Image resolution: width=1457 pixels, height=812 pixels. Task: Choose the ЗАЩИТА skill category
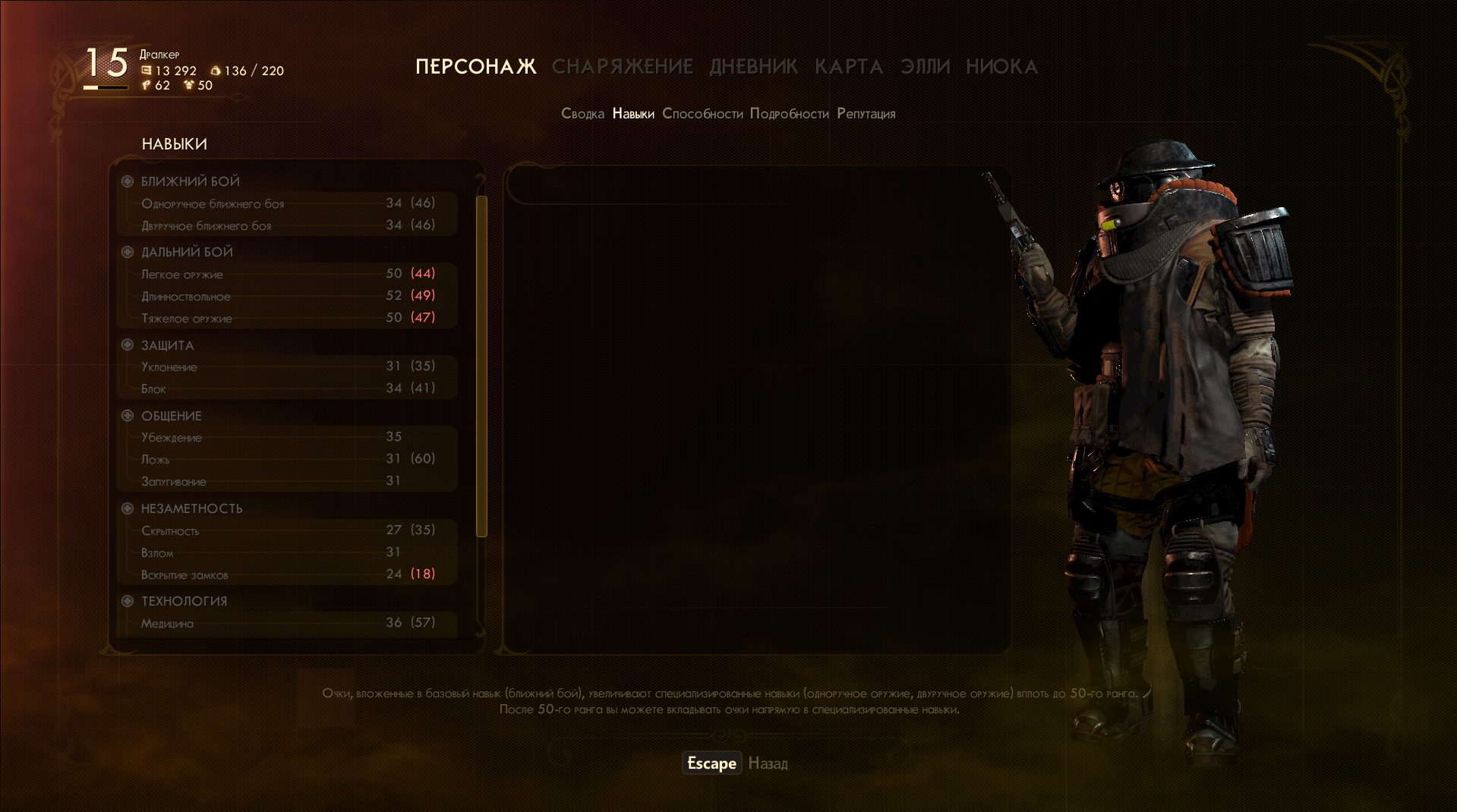tap(167, 345)
